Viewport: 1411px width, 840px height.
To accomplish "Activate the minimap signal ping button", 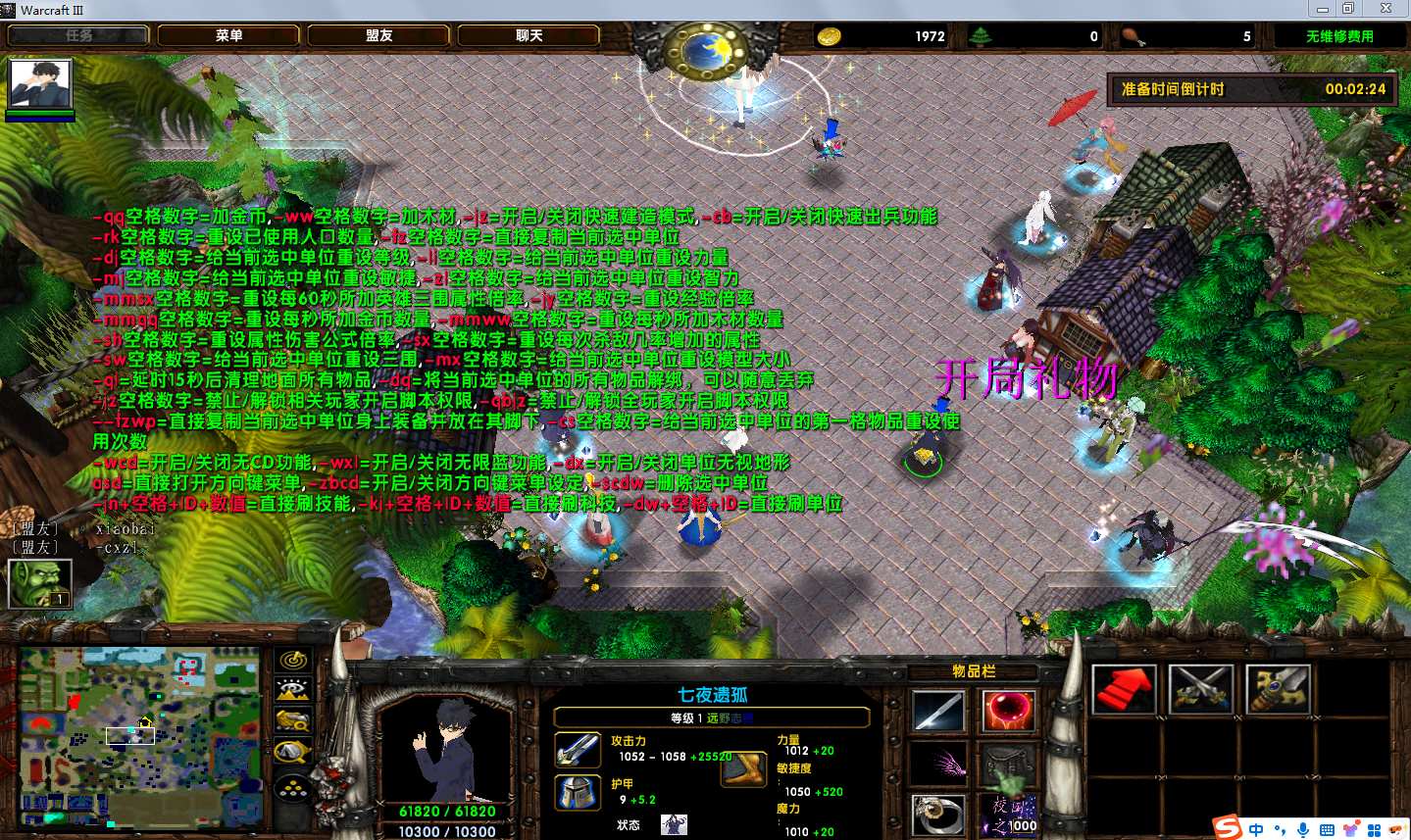I will coord(292,661).
